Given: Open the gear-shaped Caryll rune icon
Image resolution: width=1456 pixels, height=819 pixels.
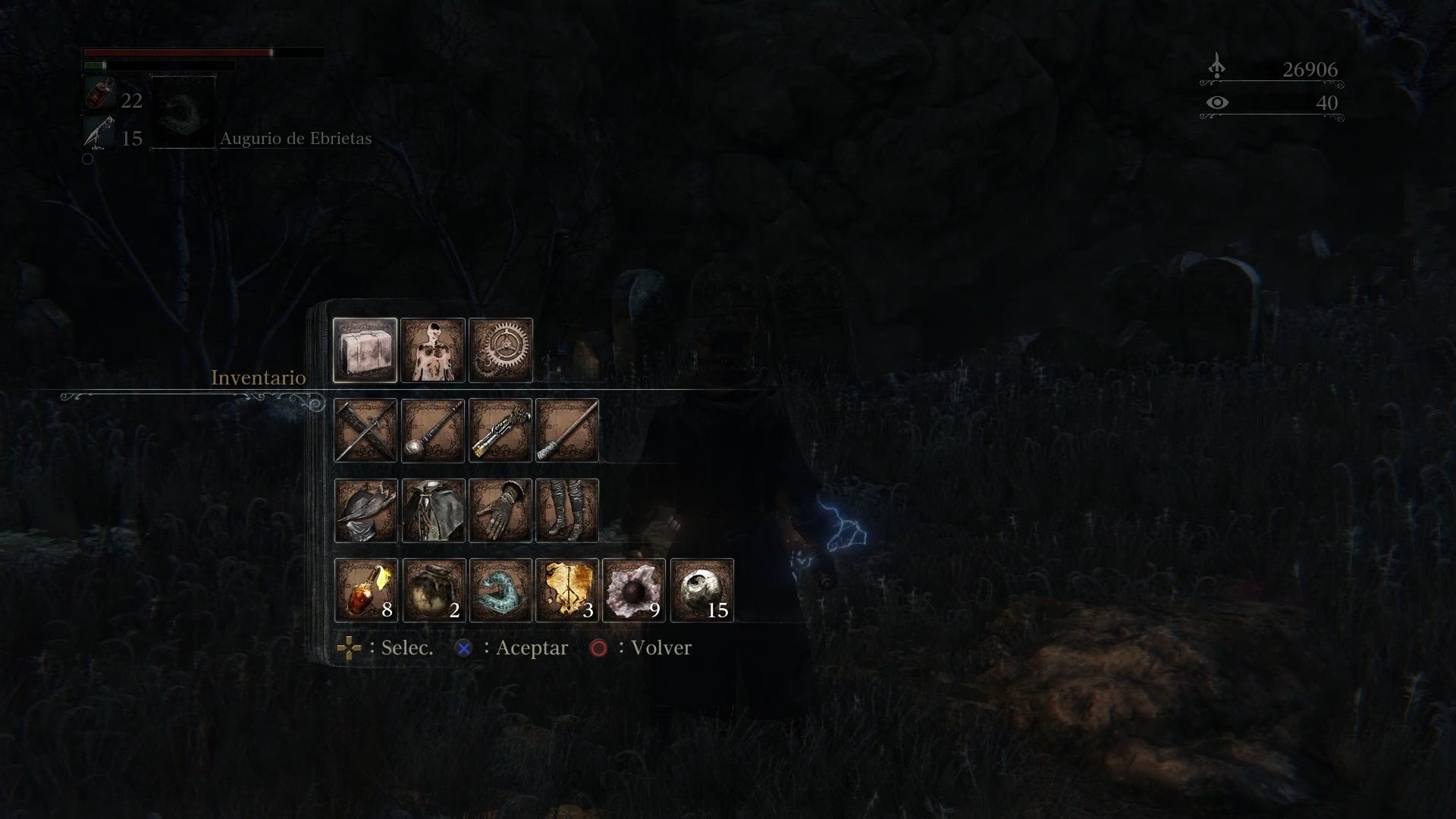Looking at the screenshot, I should tap(500, 351).
